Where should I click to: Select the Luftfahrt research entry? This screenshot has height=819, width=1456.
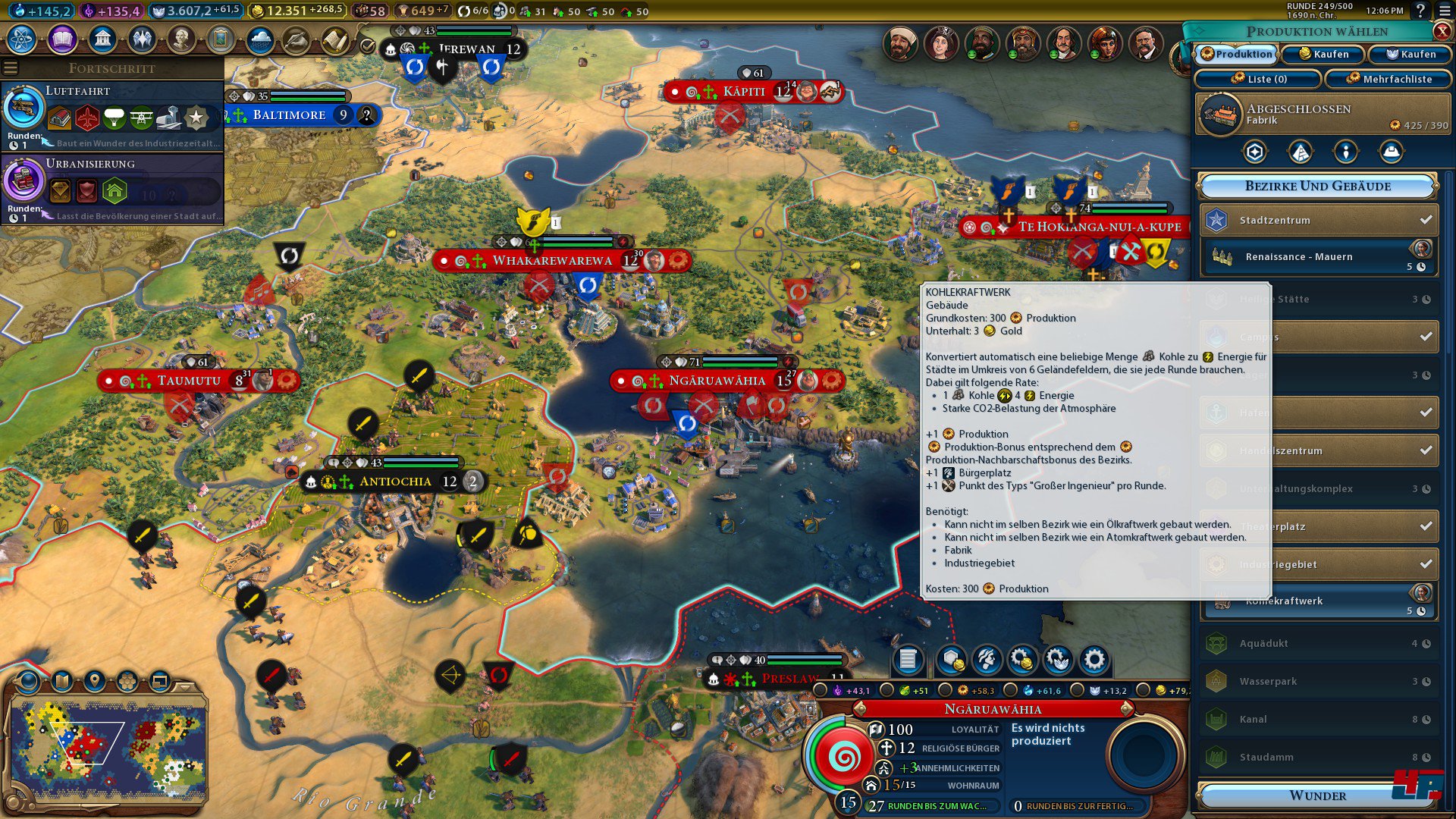(x=112, y=115)
